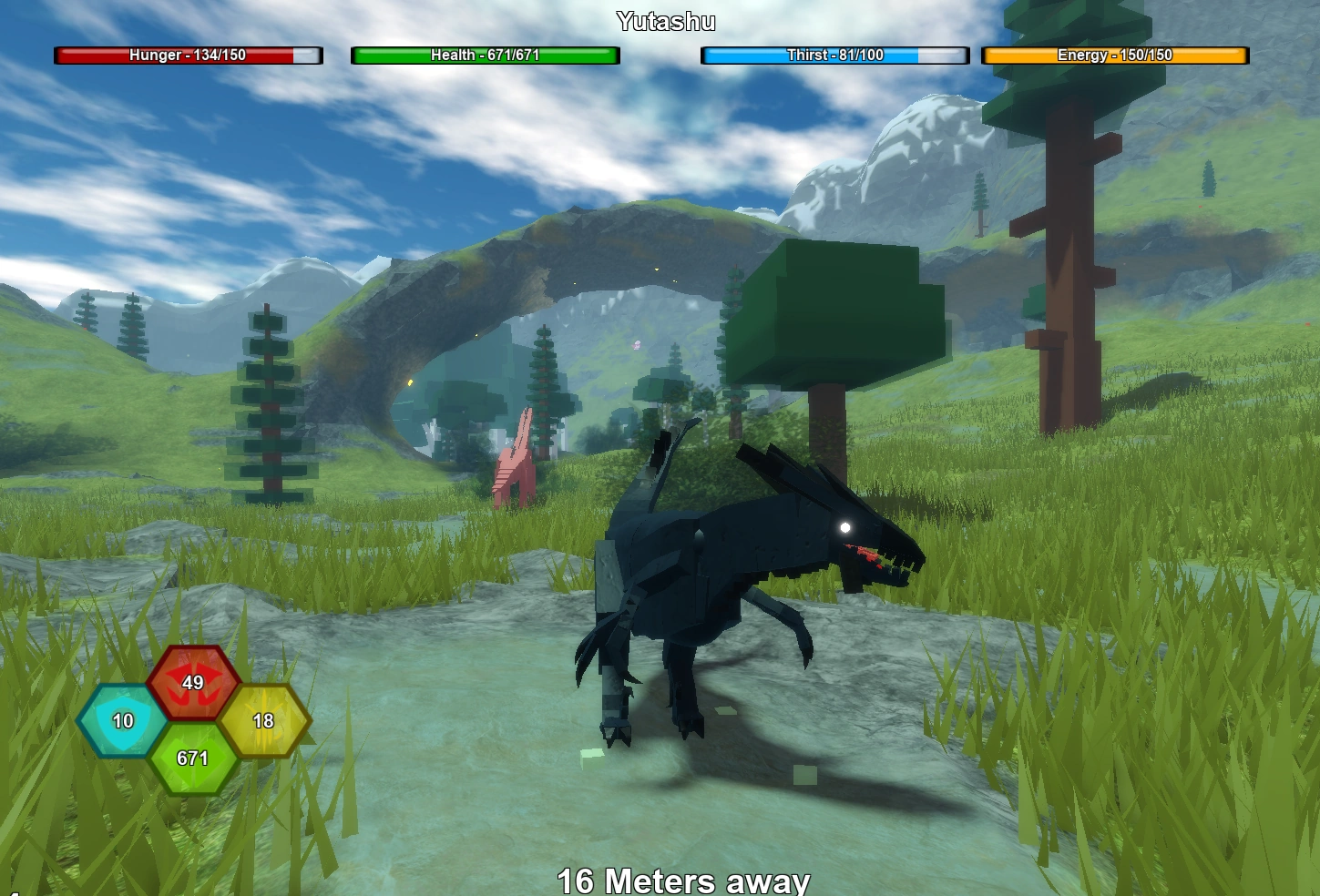
Task: Click the Energy bar showing 150/150
Action: pyautogui.click(x=1113, y=55)
